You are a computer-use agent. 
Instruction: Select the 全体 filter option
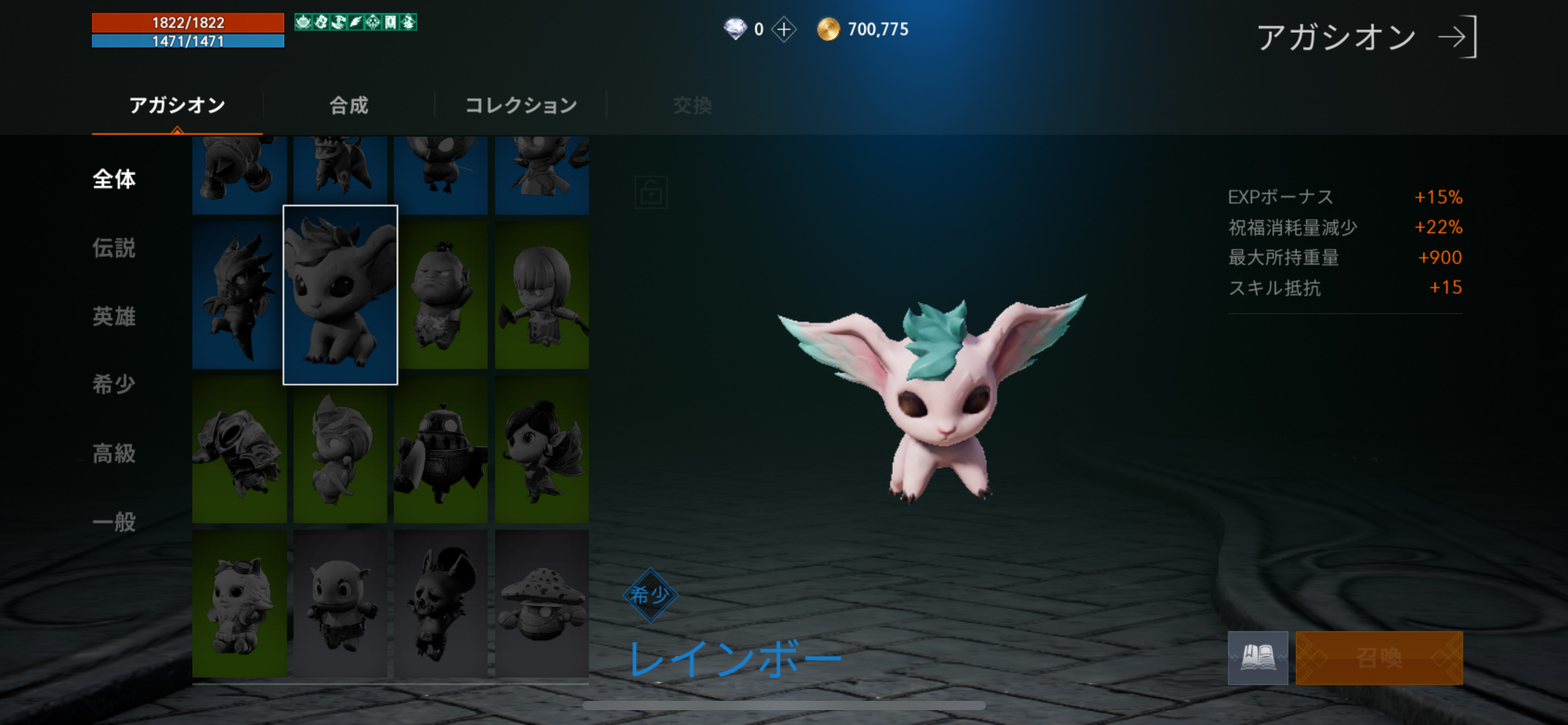[x=114, y=180]
